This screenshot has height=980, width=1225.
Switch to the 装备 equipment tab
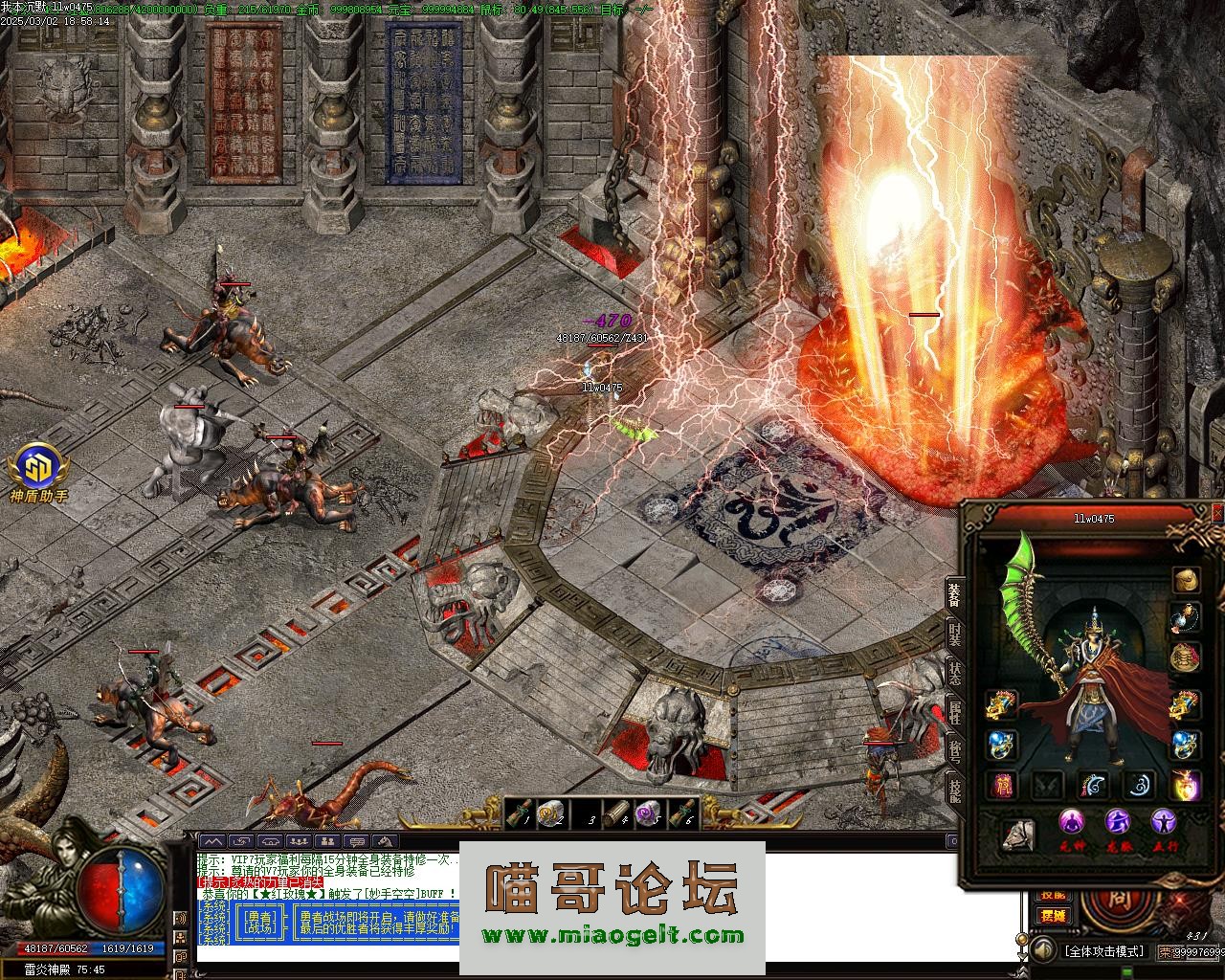pos(954,593)
